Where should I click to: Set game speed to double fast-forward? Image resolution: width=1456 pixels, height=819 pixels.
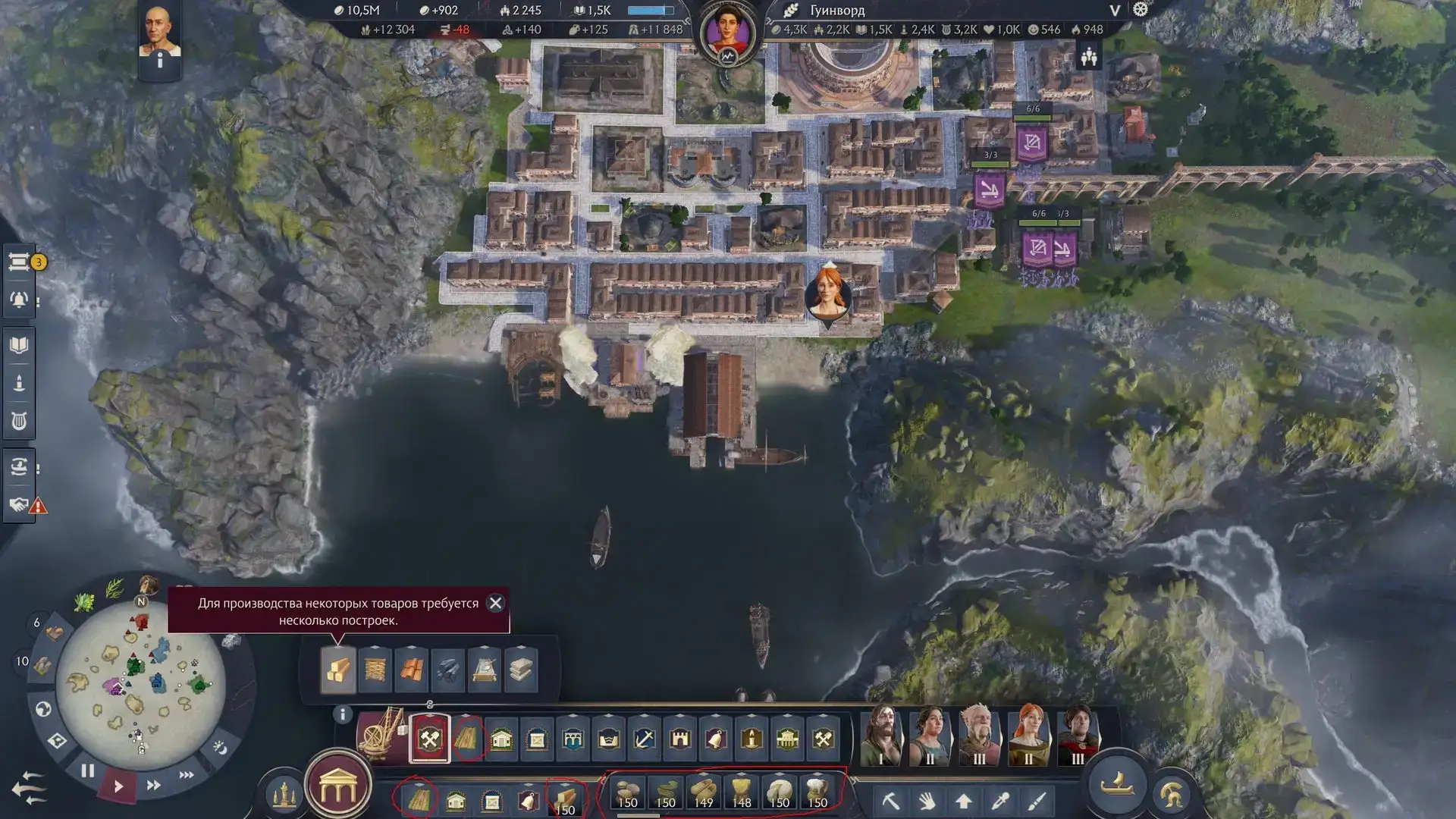pyautogui.click(x=153, y=785)
